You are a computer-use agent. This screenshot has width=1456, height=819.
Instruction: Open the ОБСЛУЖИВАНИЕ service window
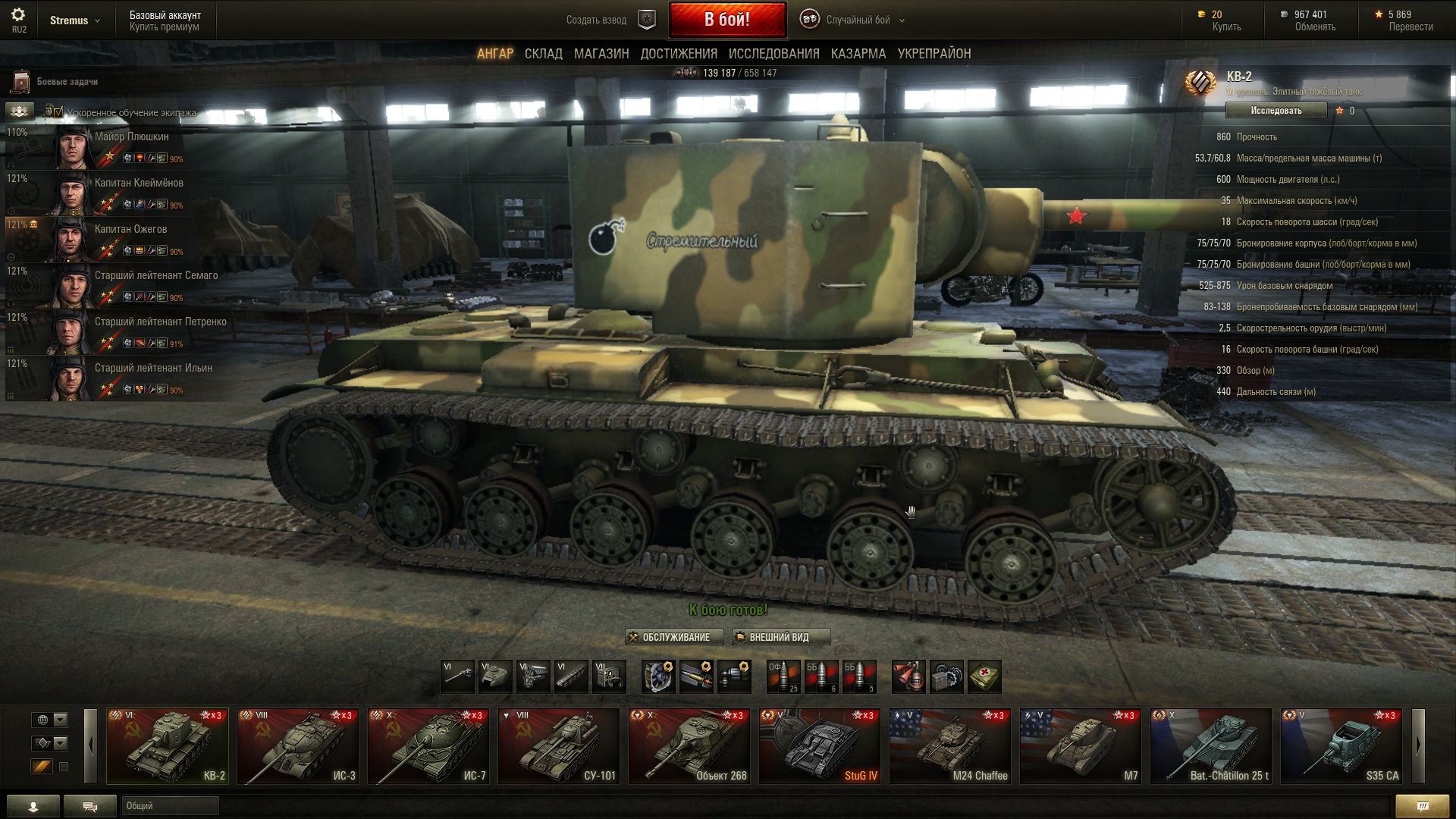[x=674, y=637]
